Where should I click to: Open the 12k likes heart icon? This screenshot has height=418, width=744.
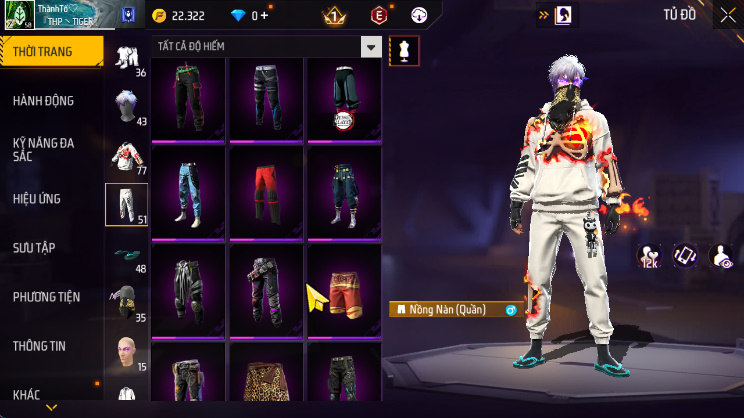pos(649,256)
